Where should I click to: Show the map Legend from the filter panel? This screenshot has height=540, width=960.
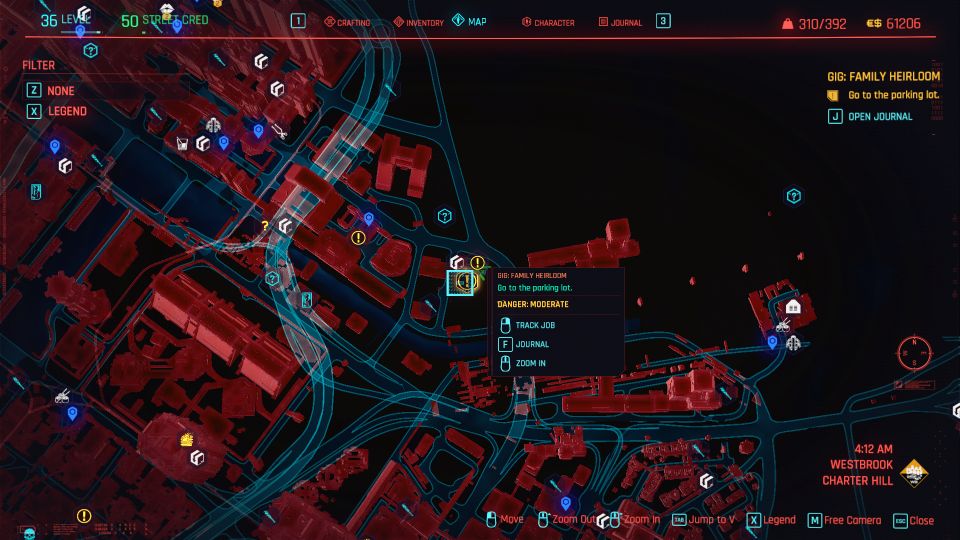(x=66, y=111)
